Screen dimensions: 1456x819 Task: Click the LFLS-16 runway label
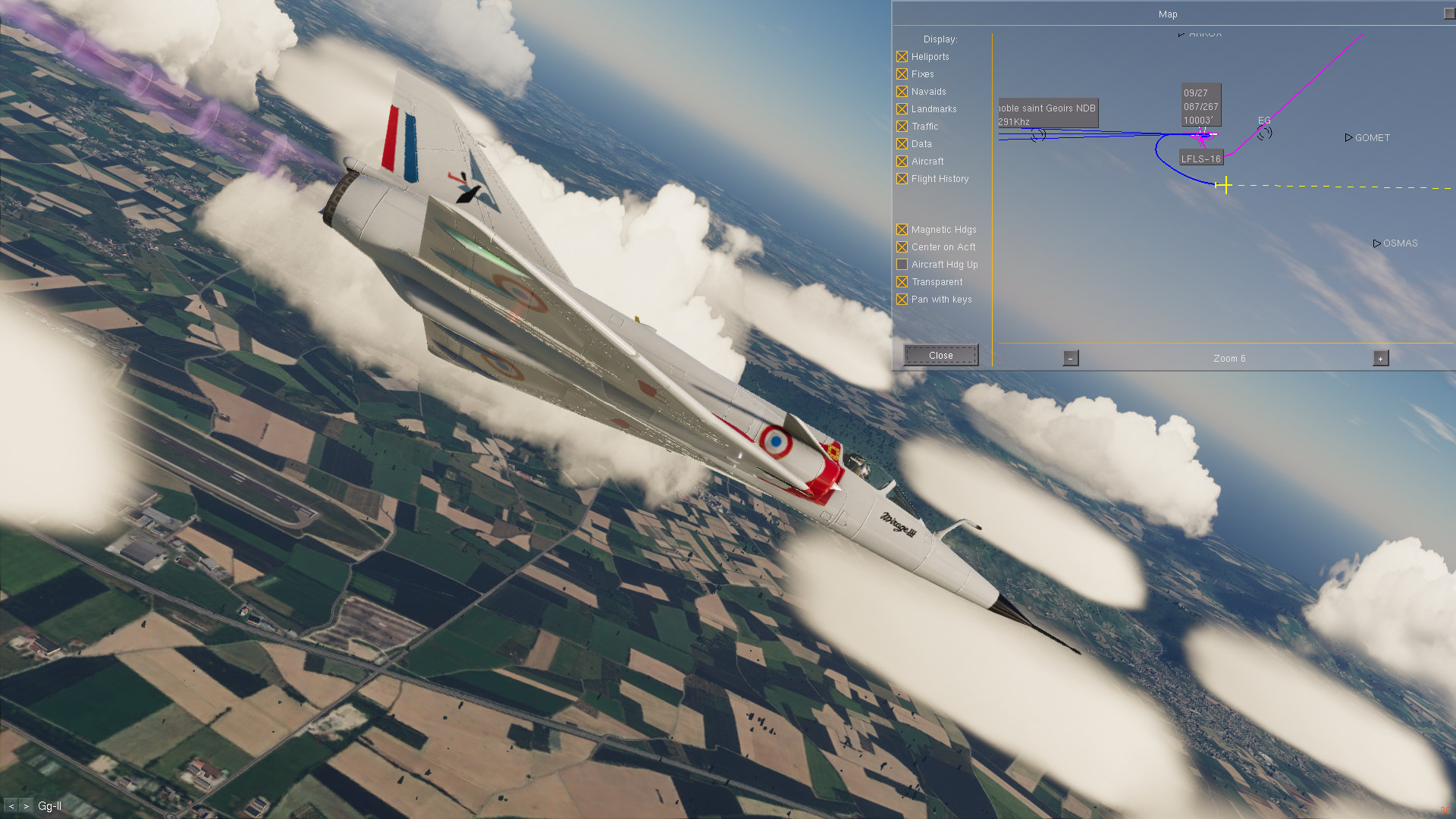(1200, 158)
